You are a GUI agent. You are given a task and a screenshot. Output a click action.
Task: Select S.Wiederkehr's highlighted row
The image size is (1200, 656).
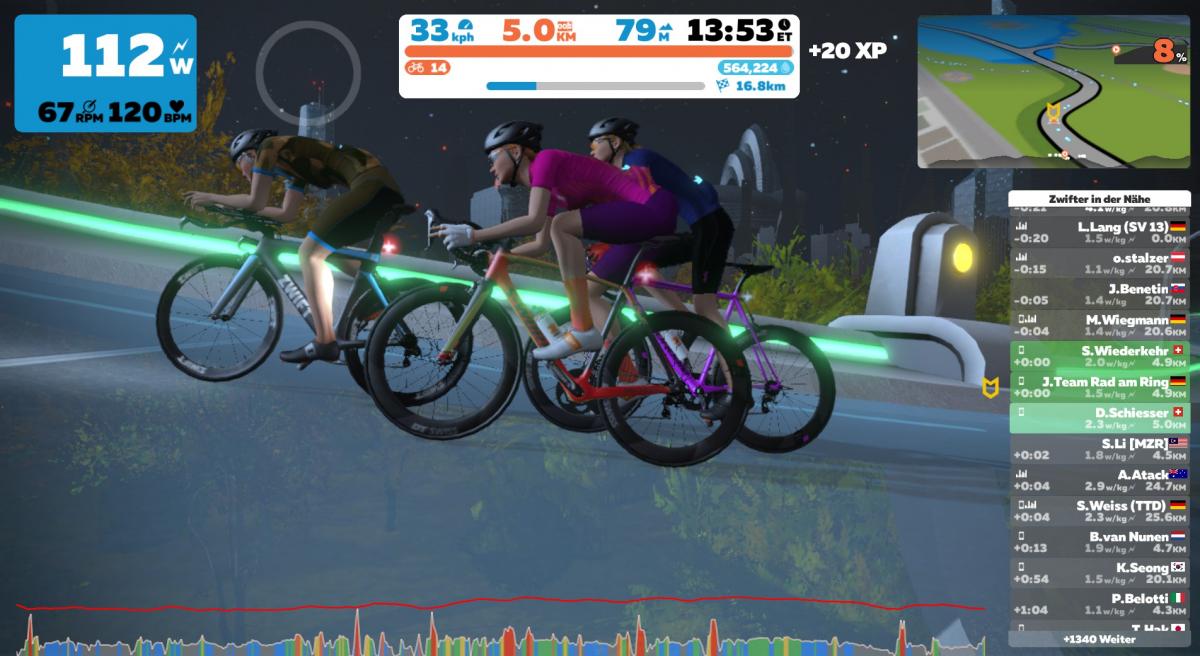point(1099,356)
